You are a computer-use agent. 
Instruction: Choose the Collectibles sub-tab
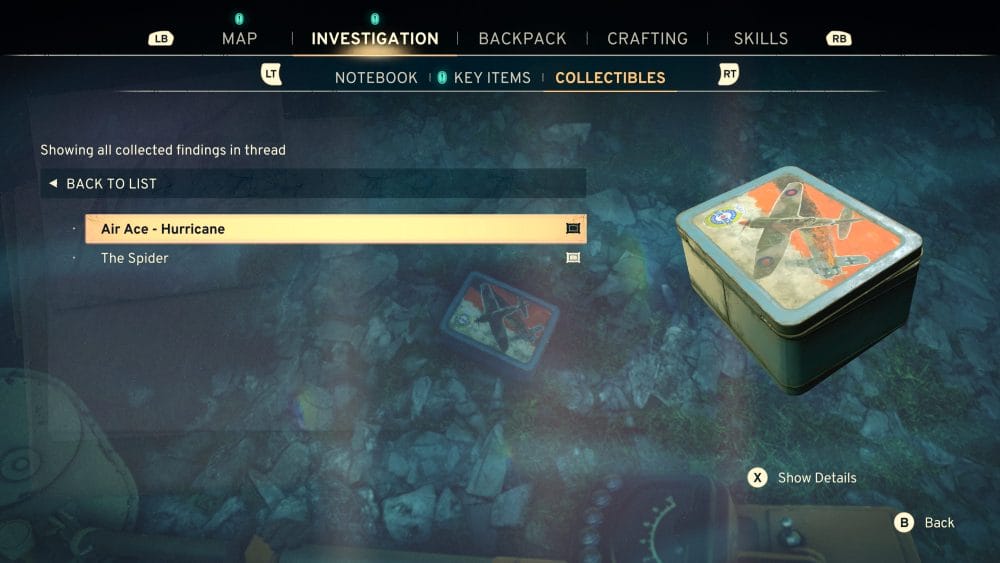[610, 78]
